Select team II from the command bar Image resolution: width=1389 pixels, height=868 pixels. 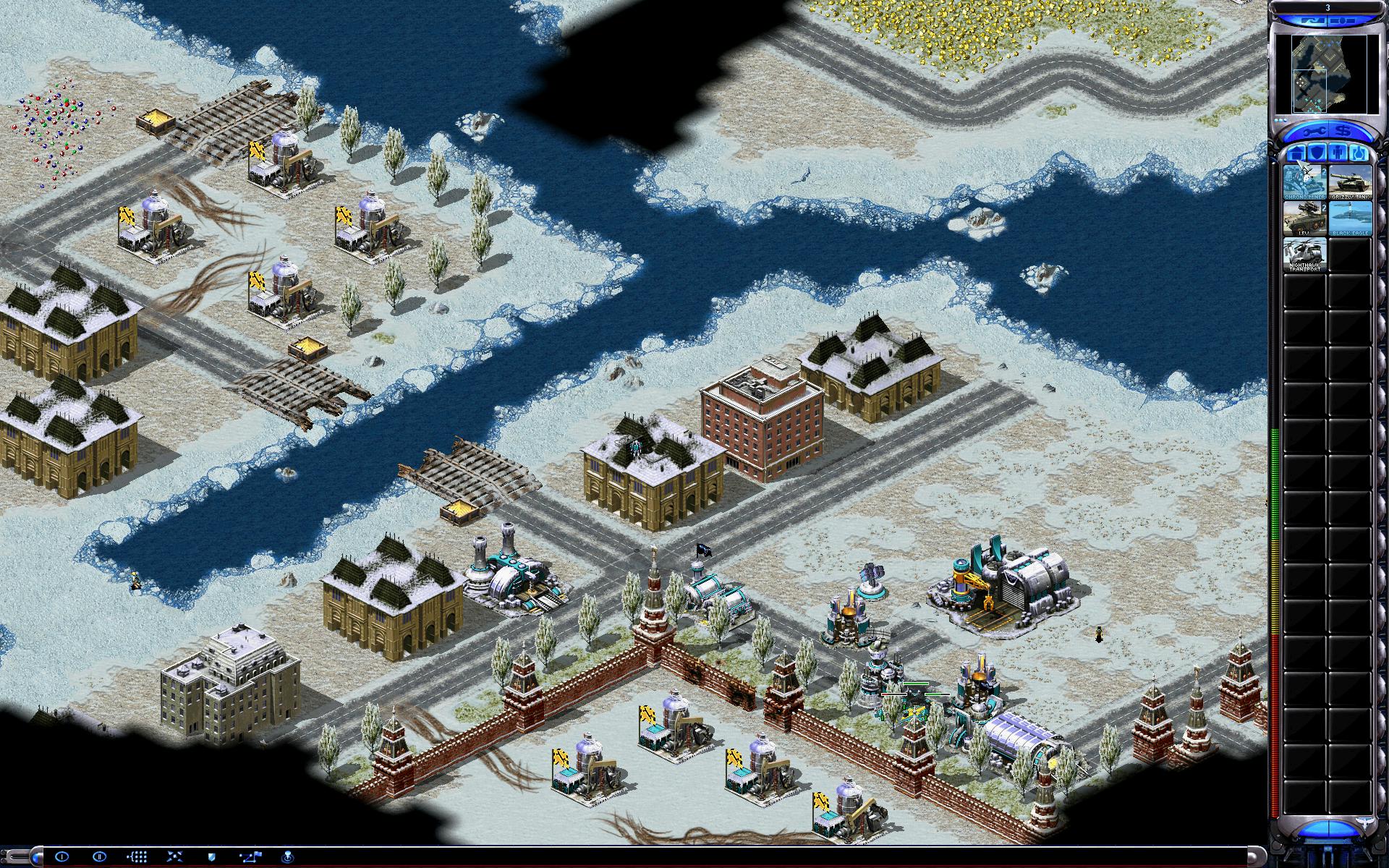pyautogui.click(x=99, y=856)
